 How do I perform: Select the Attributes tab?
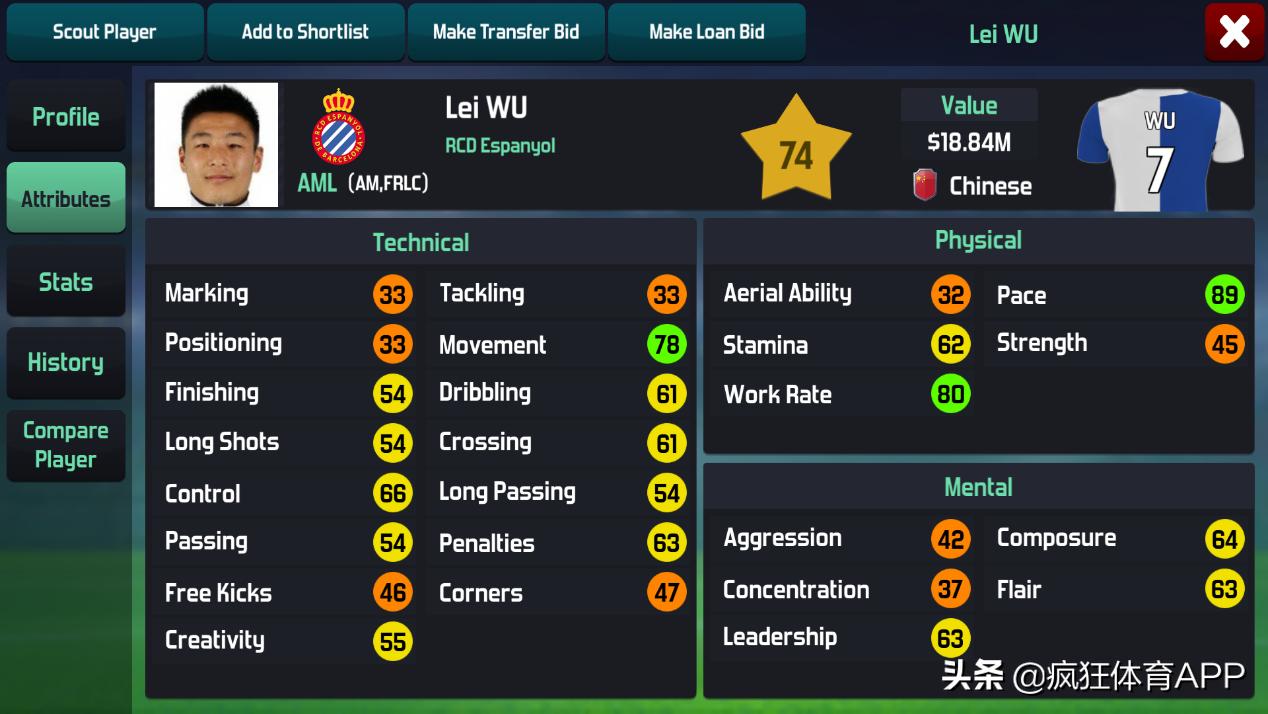pyautogui.click(x=66, y=199)
